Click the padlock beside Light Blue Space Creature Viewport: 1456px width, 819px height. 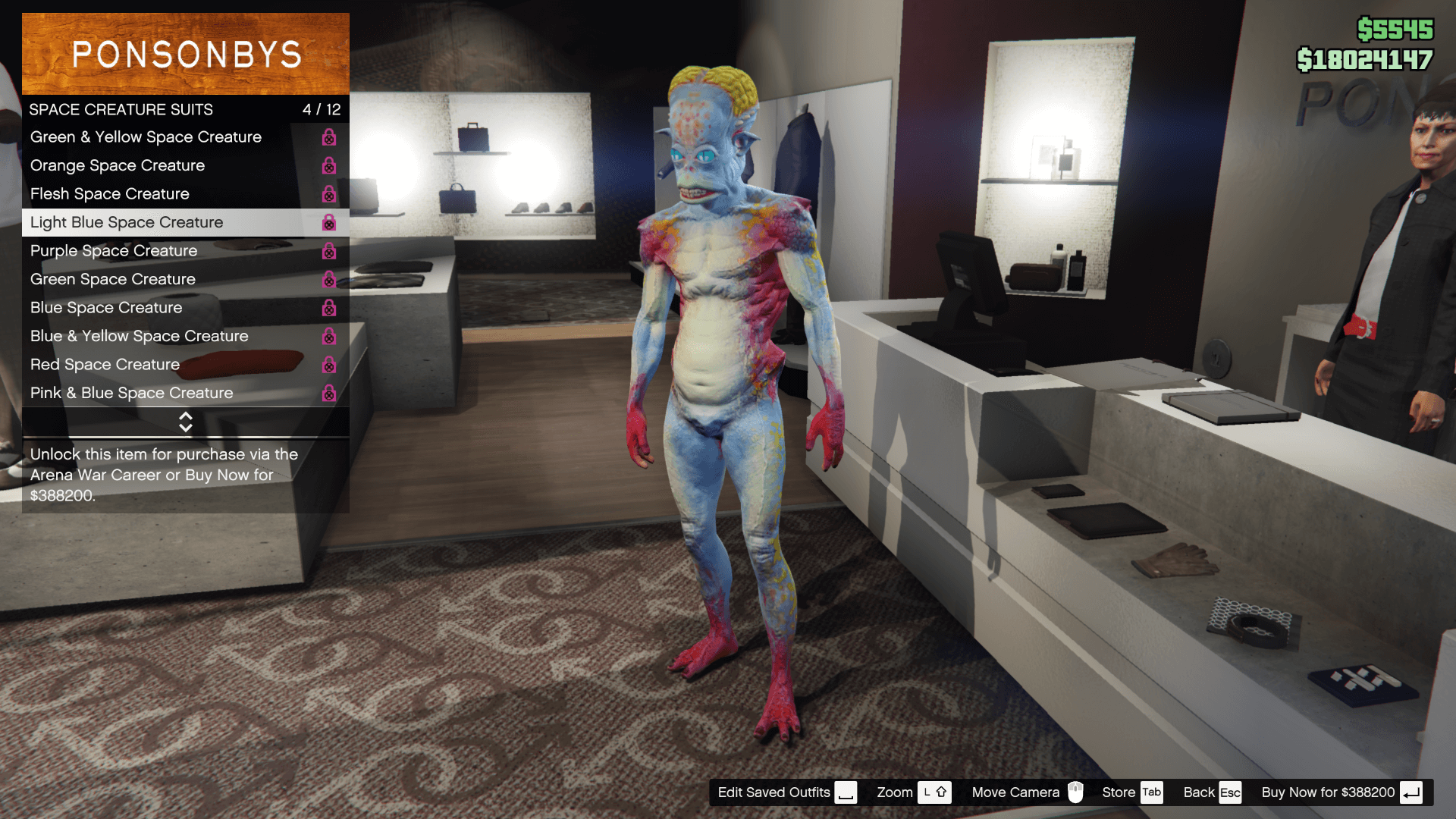click(x=328, y=223)
